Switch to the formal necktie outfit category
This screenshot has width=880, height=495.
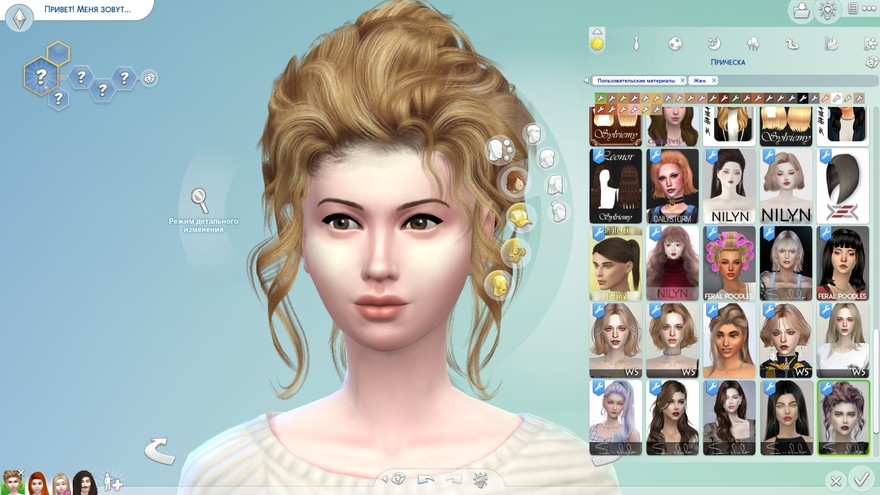coord(636,44)
